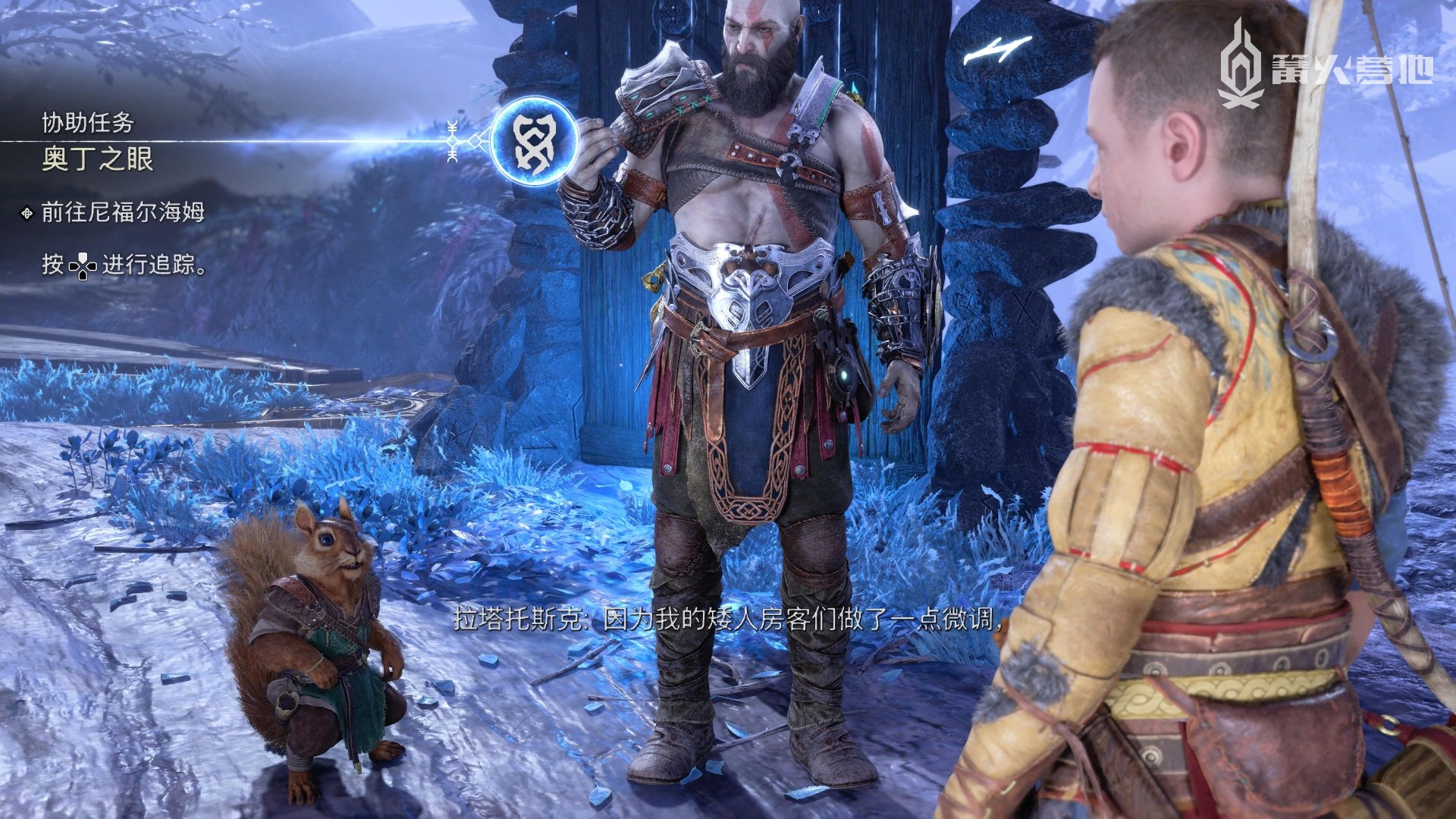This screenshot has width=1456, height=819.
Task: Click the glowing blue quest rune icon
Action: pos(534,141)
